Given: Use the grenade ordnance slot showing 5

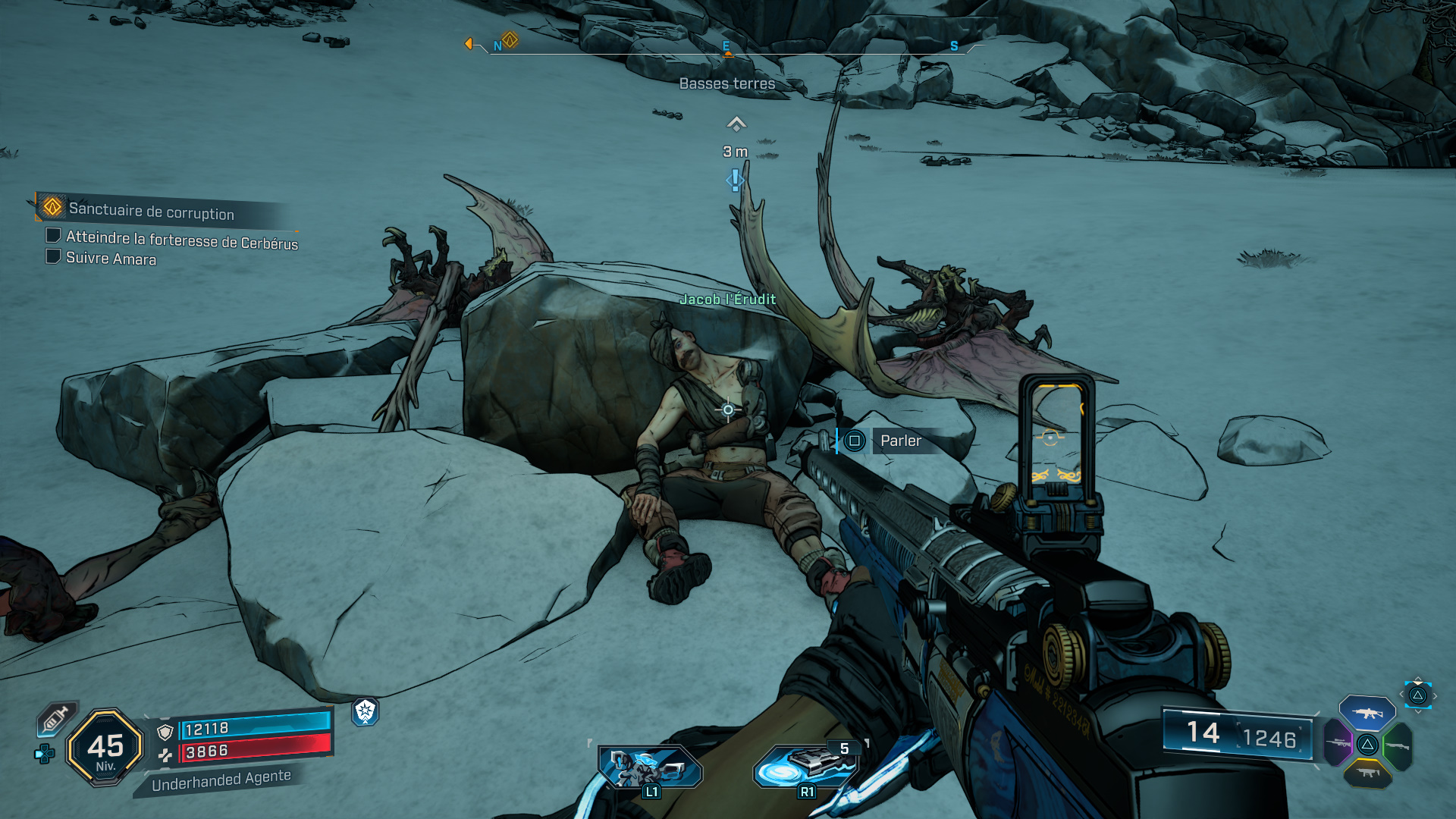Looking at the screenshot, I should pos(807,766).
